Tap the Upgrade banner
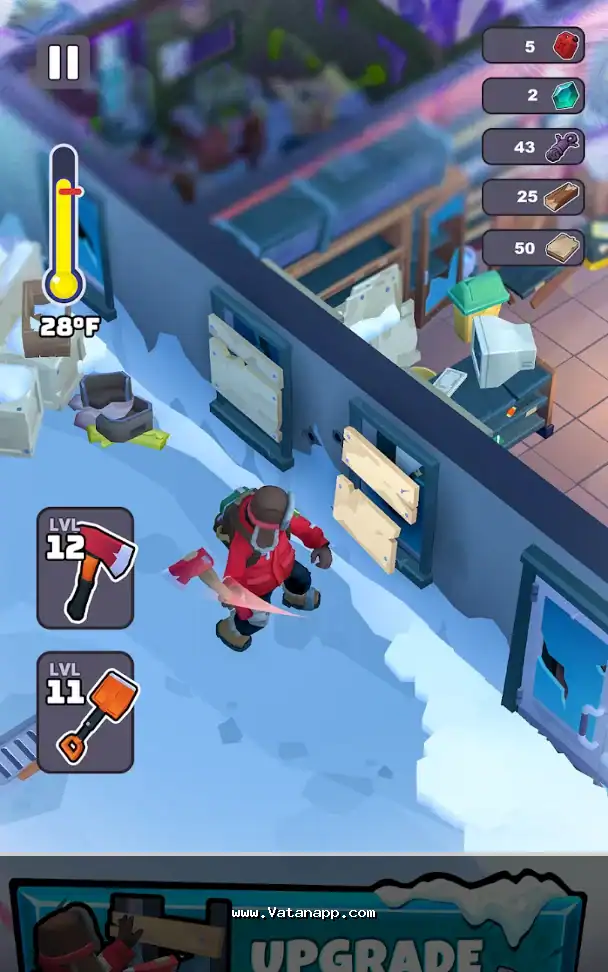Image resolution: width=608 pixels, height=972 pixels. coord(300,925)
